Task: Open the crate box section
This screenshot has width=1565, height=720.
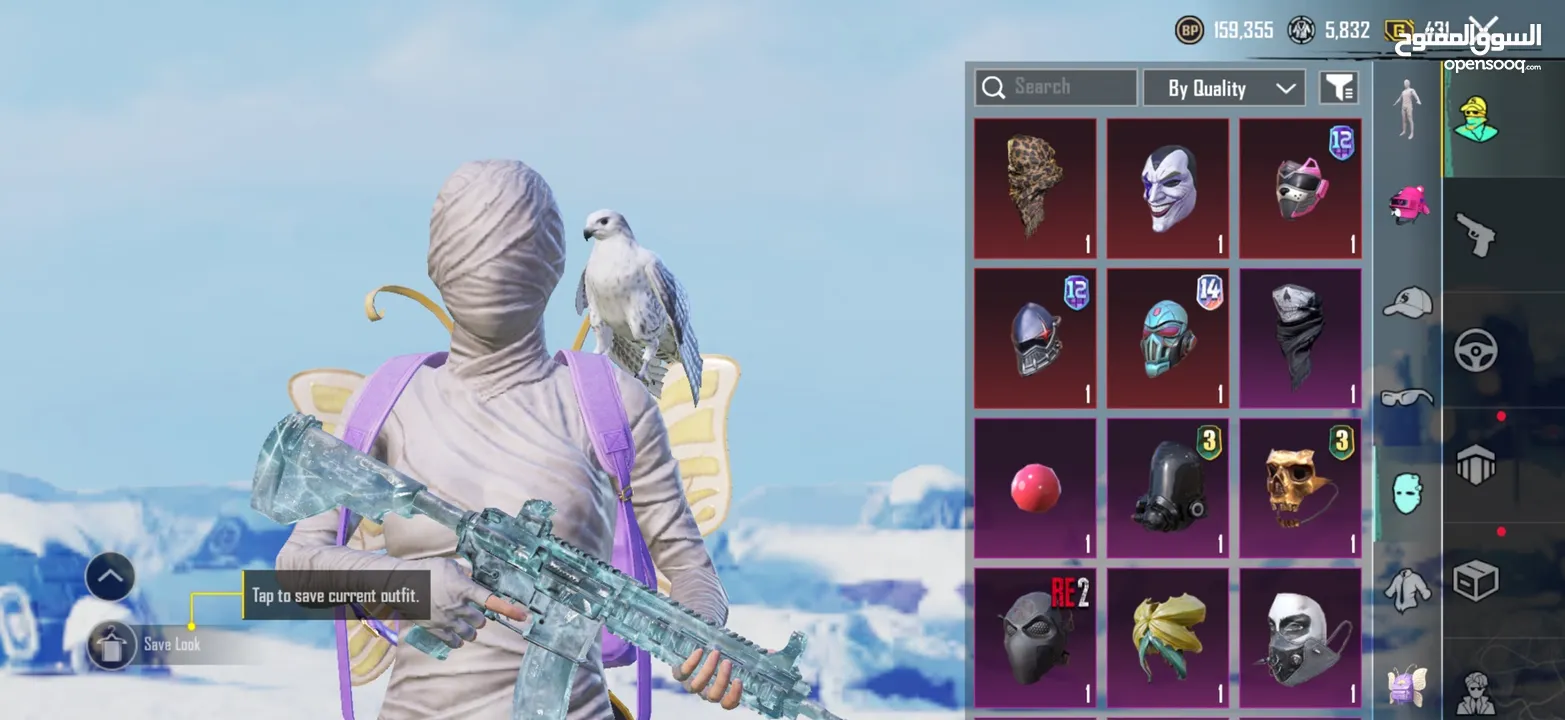Action: [x=1475, y=580]
